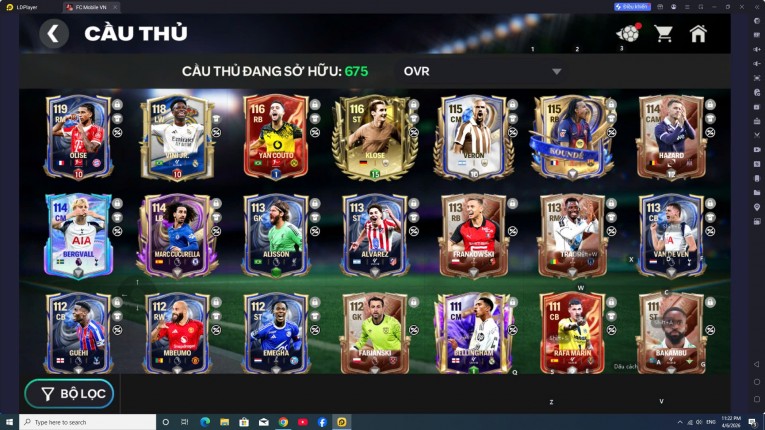Image resolution: width=765 pixels, height=430 pixels.
Task: Select the Bergvall player card
Action: 77,236
